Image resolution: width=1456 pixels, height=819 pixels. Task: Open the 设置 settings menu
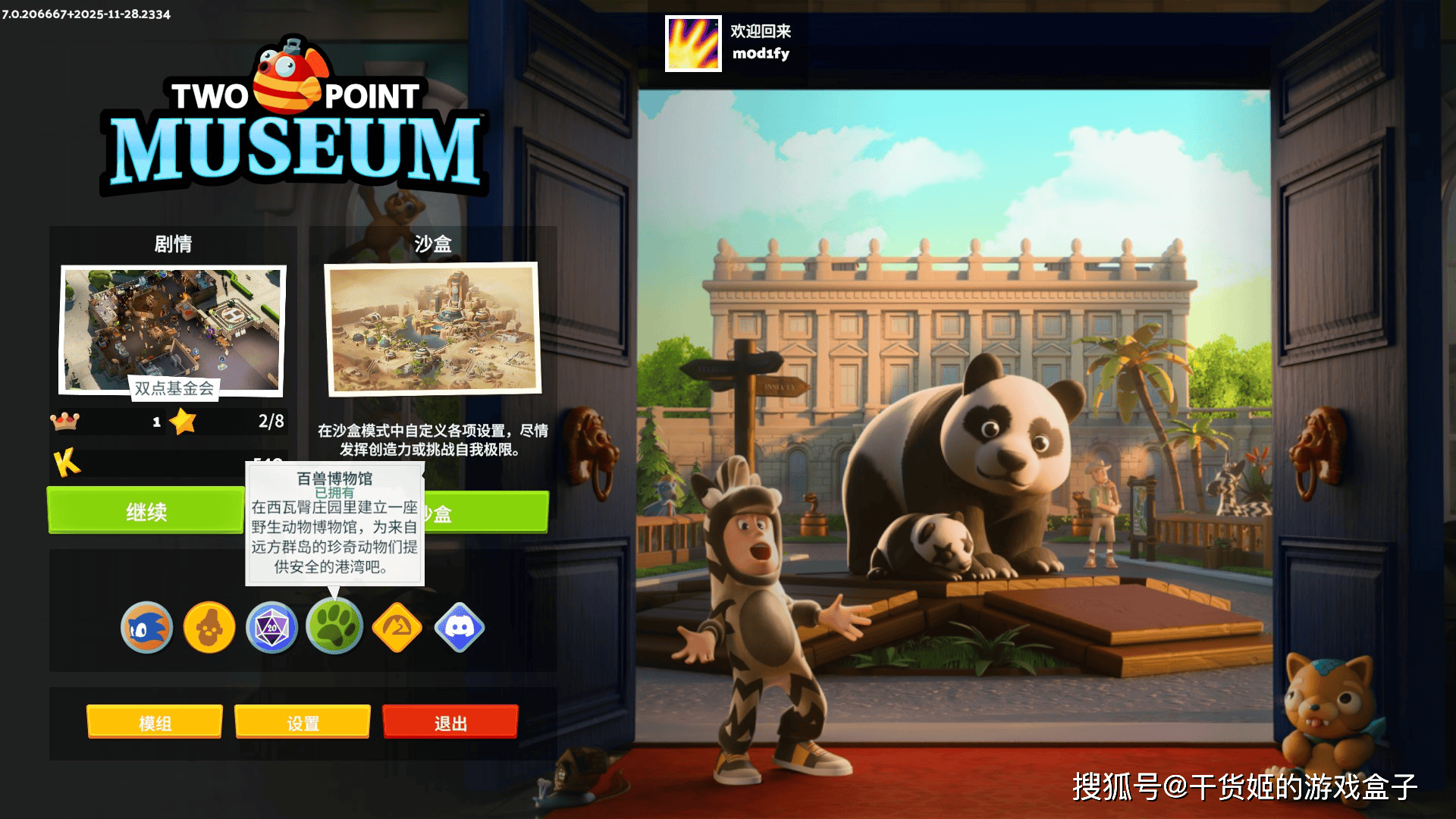(303, 722)
